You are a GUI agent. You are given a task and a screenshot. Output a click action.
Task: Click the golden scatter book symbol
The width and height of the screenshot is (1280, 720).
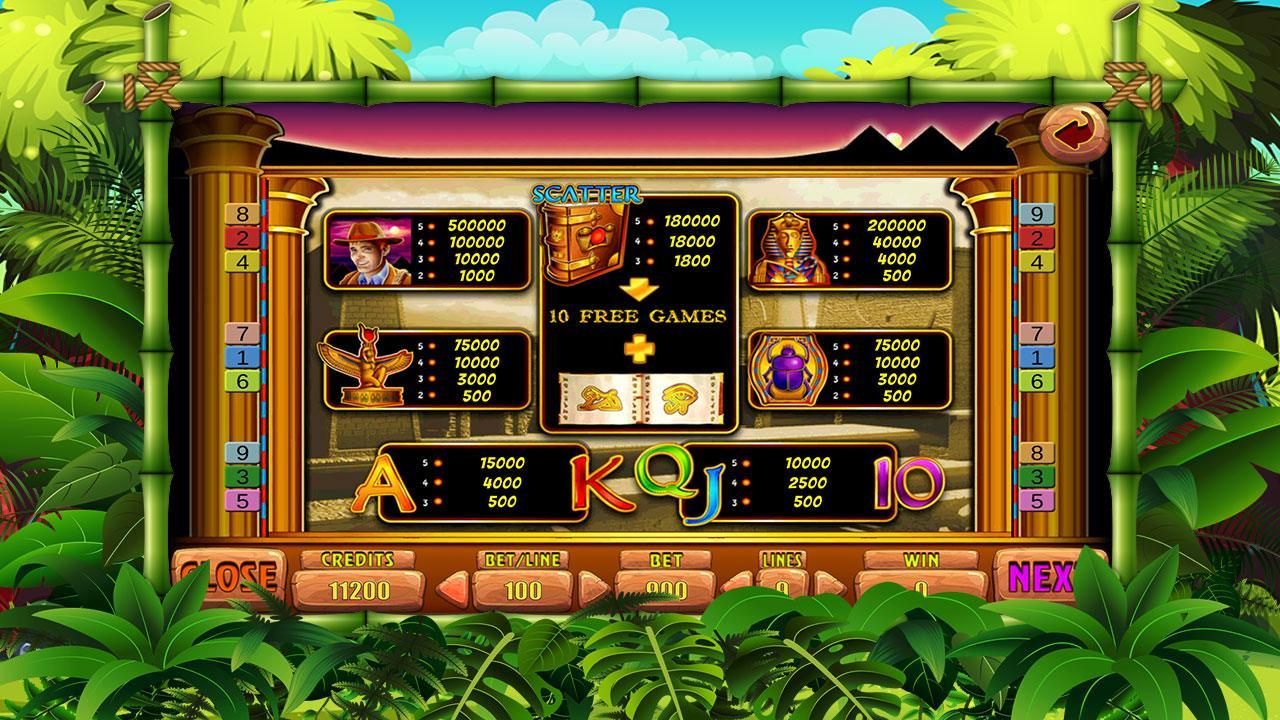[x=580, y=238]
